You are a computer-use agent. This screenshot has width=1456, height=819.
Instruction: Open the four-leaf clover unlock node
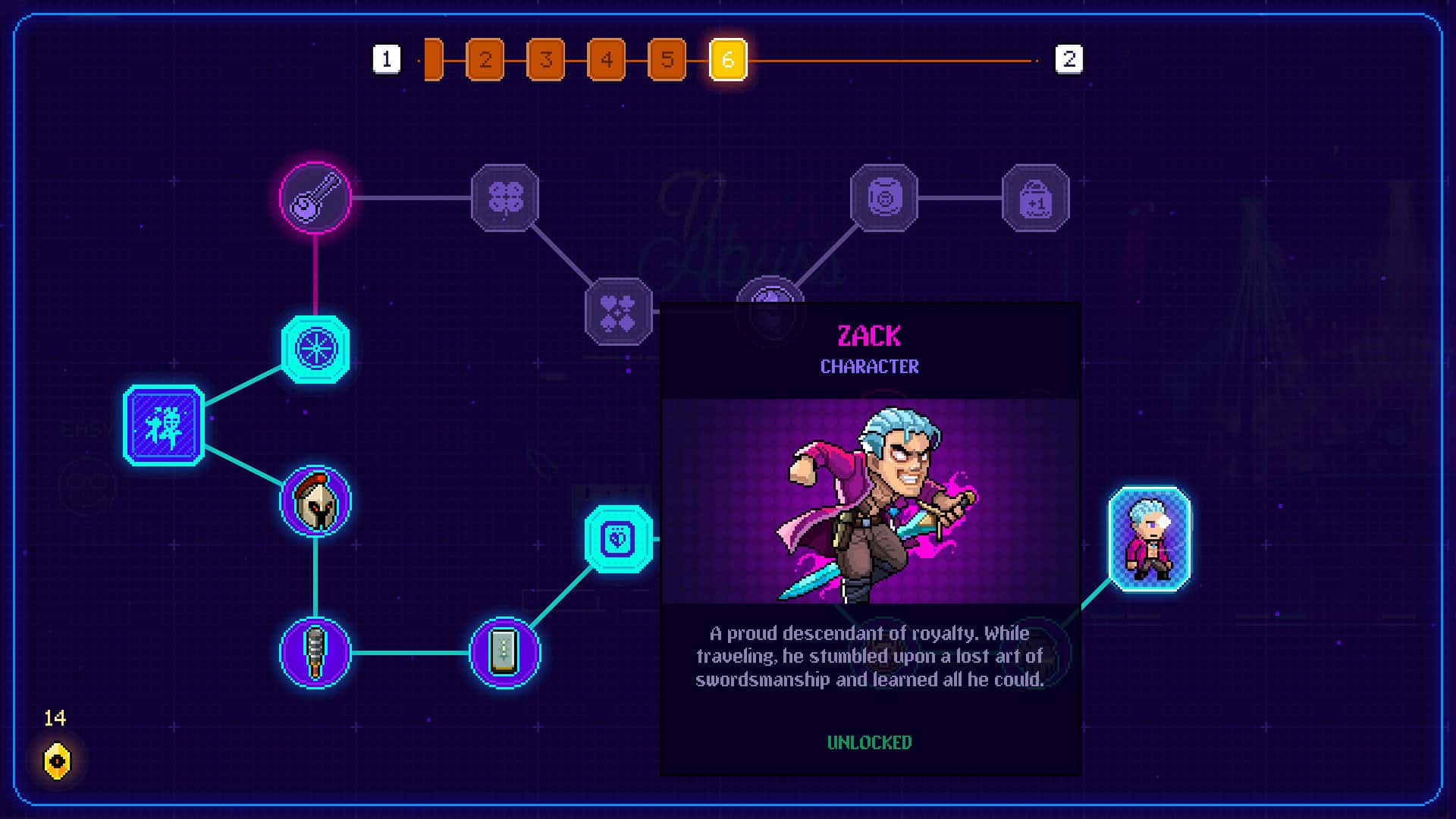coord(506,199)
